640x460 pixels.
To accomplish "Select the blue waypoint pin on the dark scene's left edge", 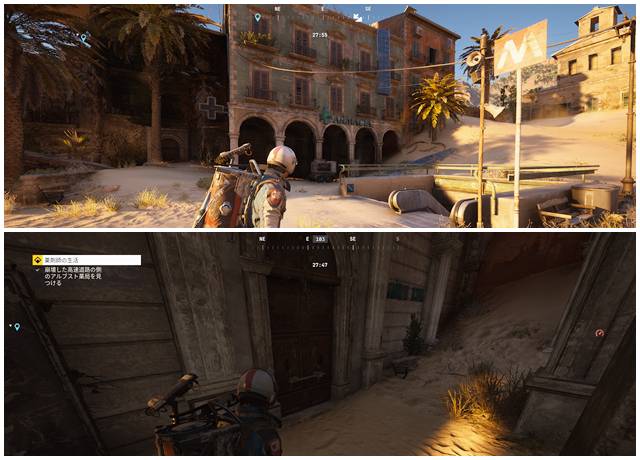I will (x=16, y=327).
